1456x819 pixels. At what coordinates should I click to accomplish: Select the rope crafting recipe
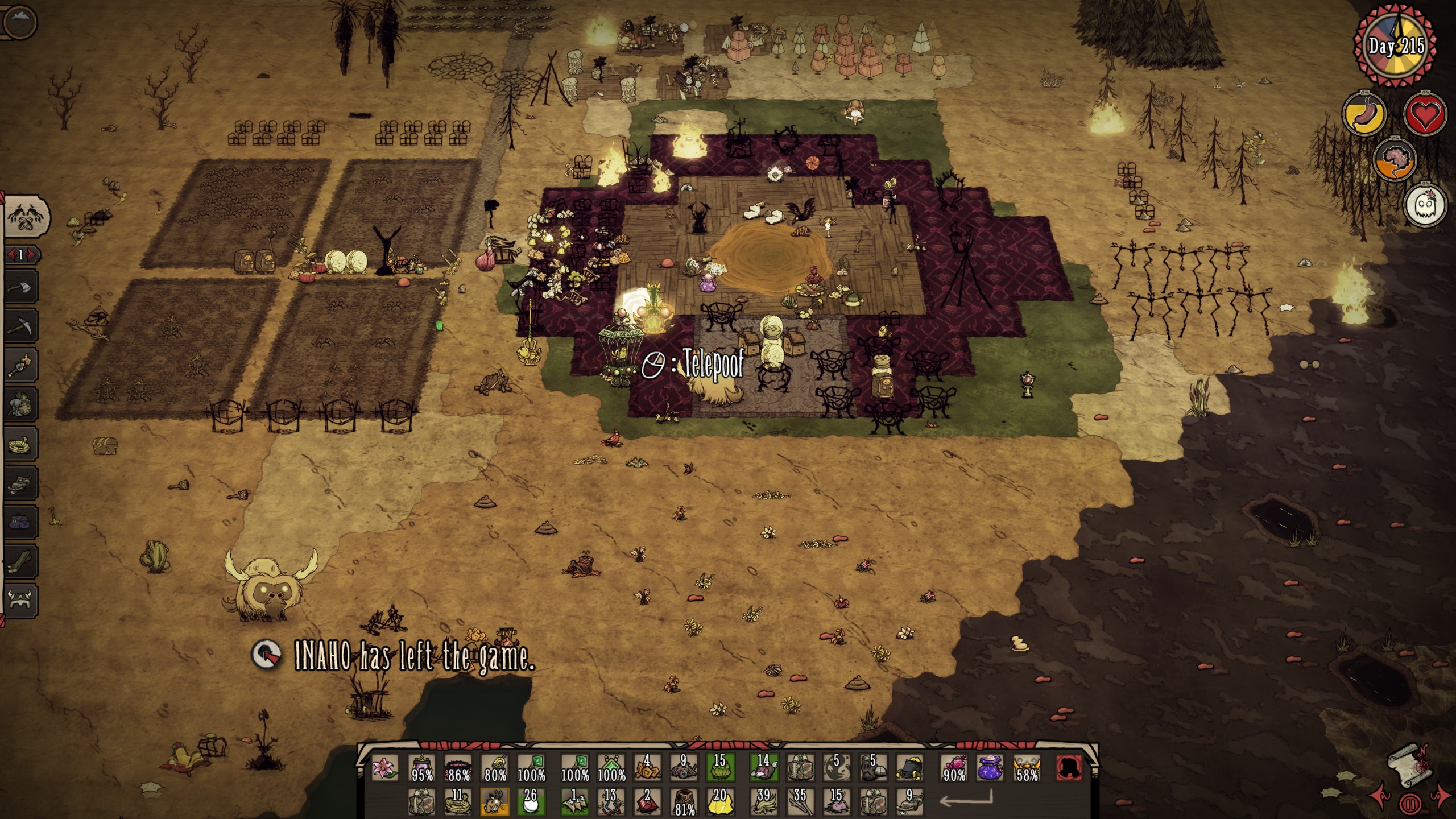coord(21,444)
